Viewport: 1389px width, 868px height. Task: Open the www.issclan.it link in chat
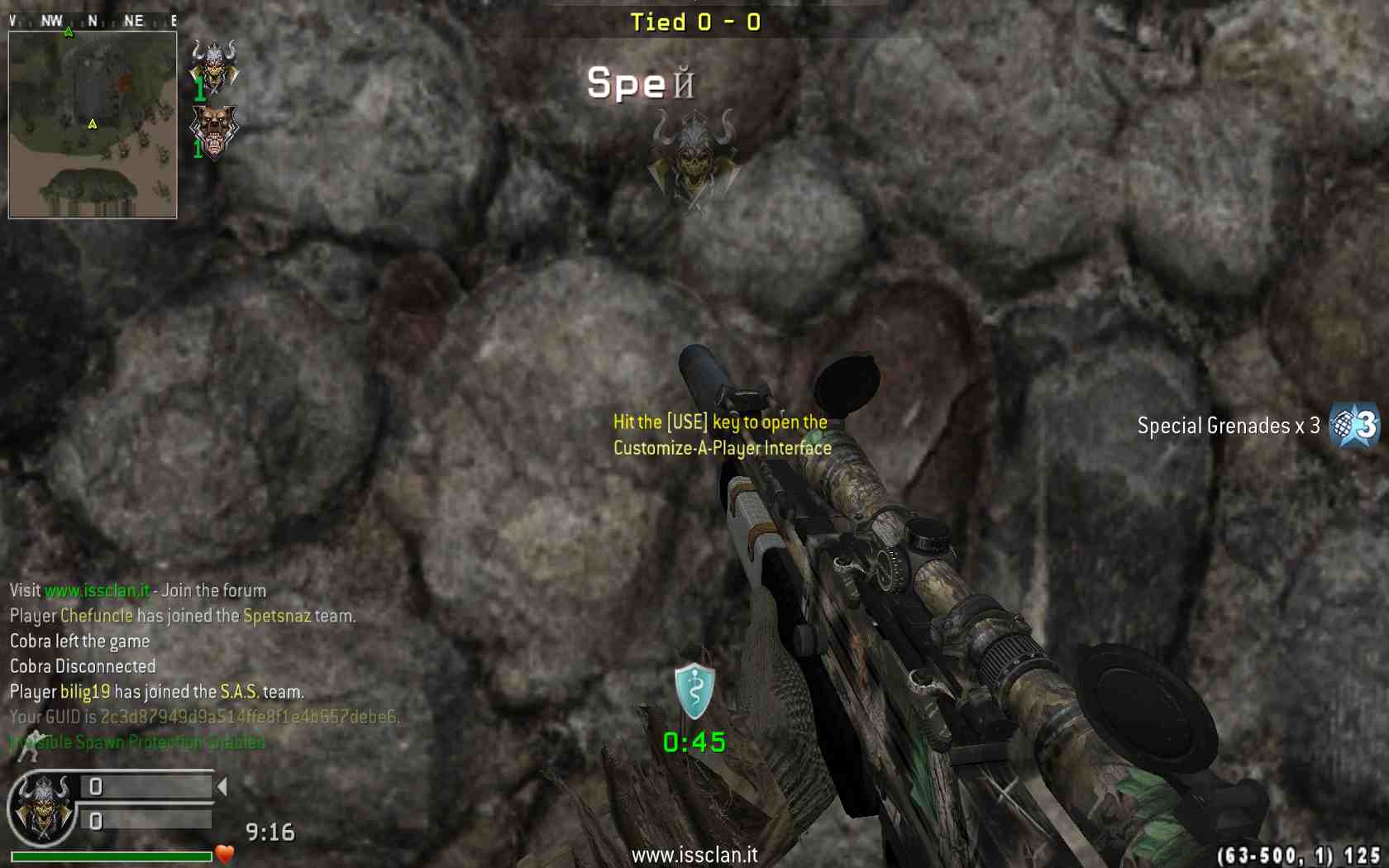[x=98, y=590]
